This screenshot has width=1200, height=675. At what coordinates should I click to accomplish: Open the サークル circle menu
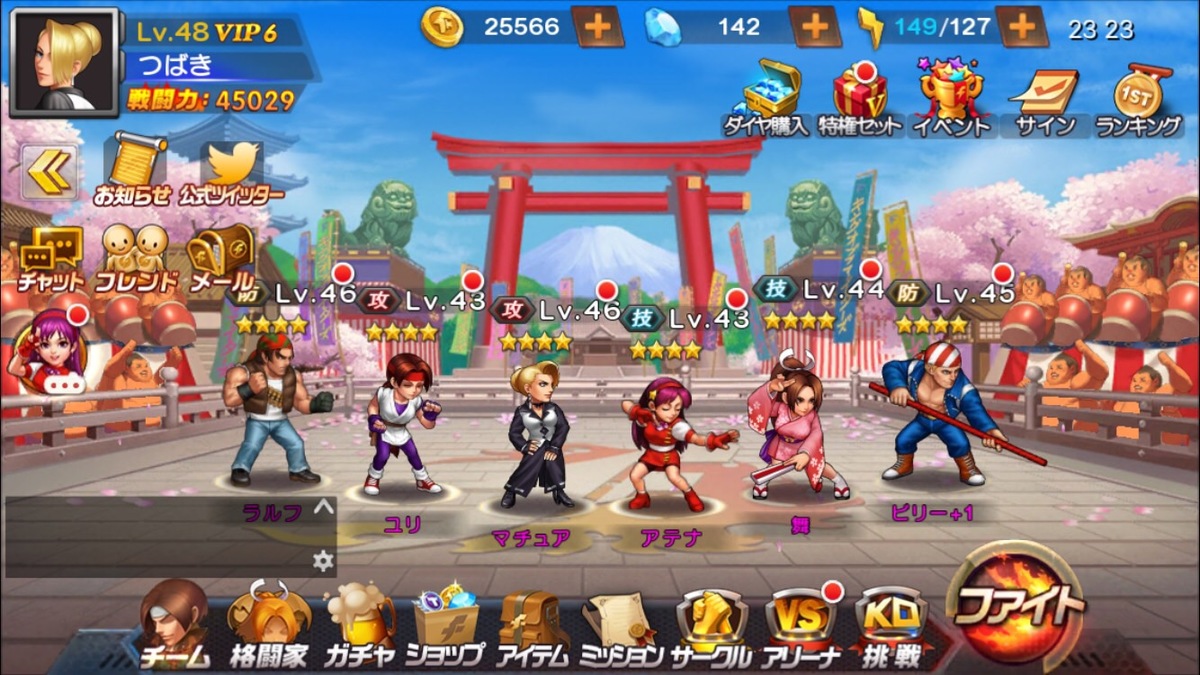(711, 627)
